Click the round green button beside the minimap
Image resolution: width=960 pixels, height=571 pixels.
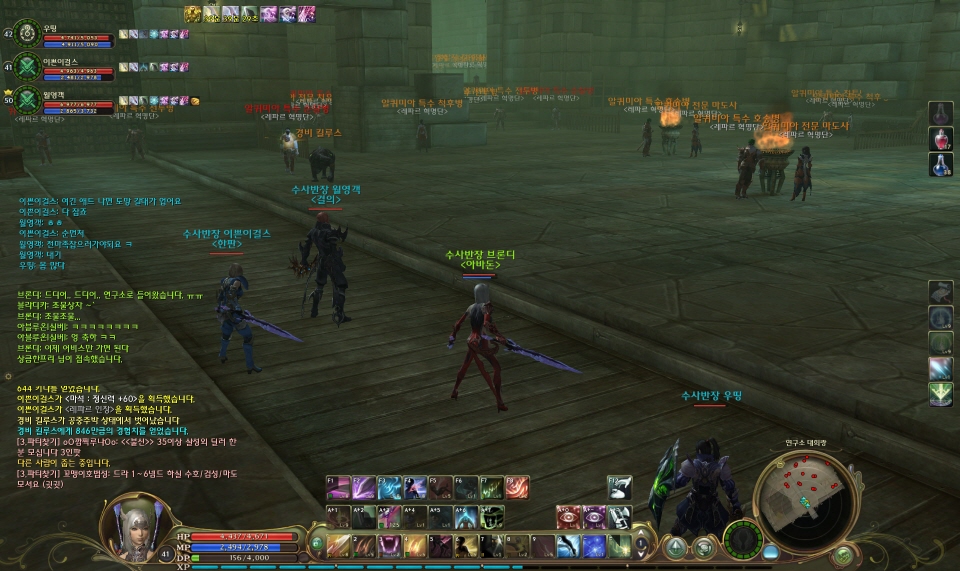click(844, 553)
